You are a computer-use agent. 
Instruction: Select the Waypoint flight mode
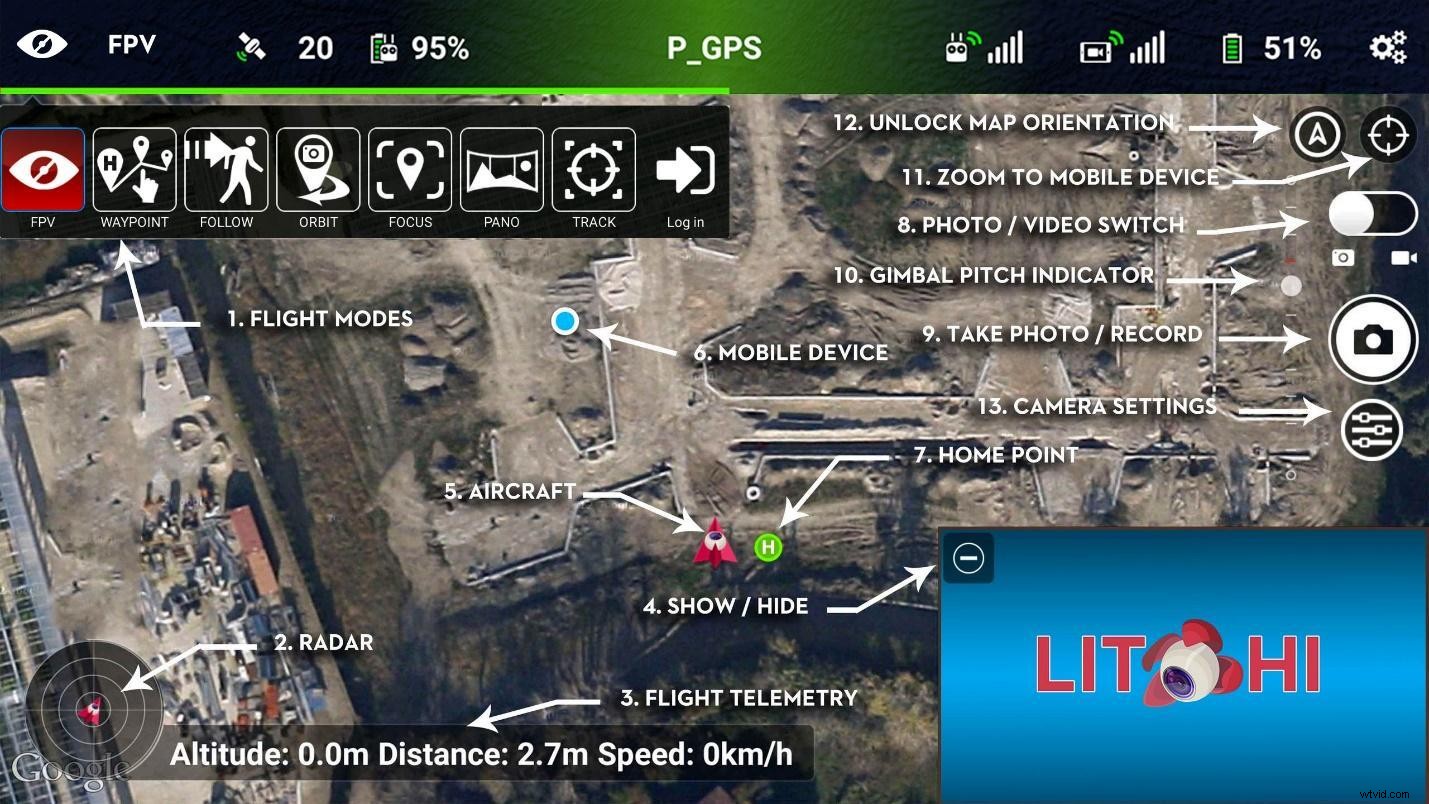point(134,170)
